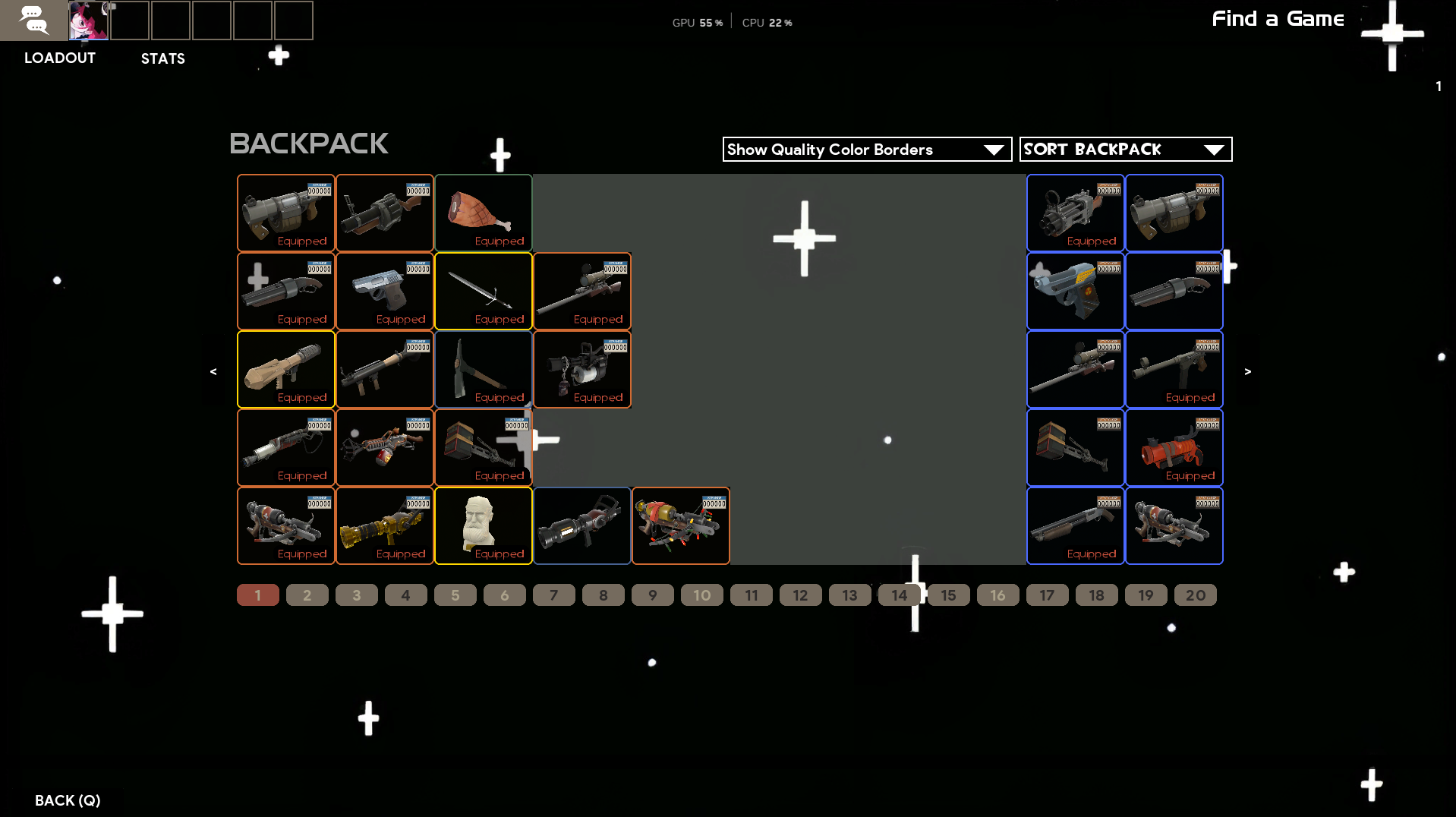Select the festive launcher decorated with lights

pos(680,526)
